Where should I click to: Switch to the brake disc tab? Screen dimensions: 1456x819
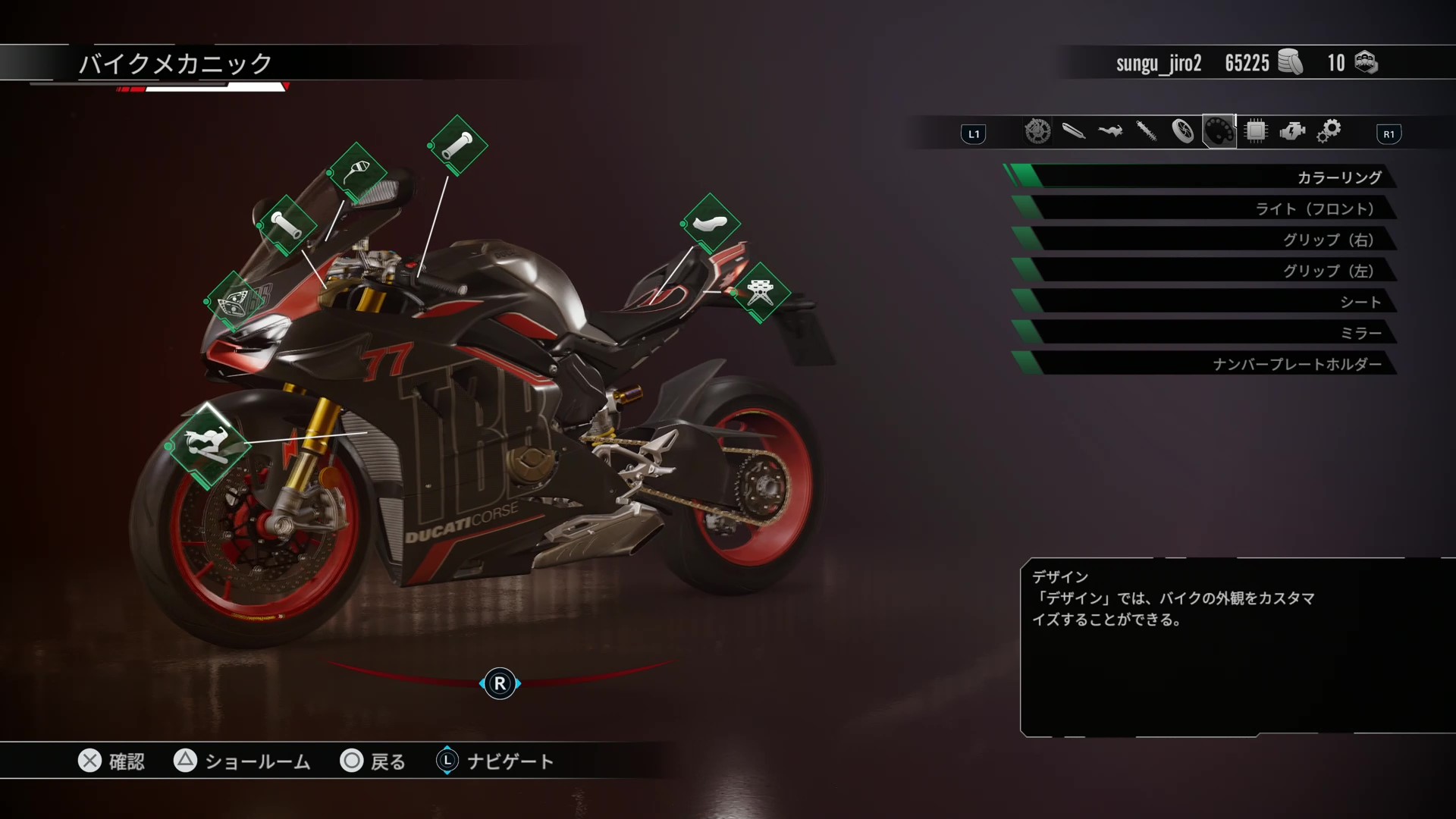[1037, 132]
